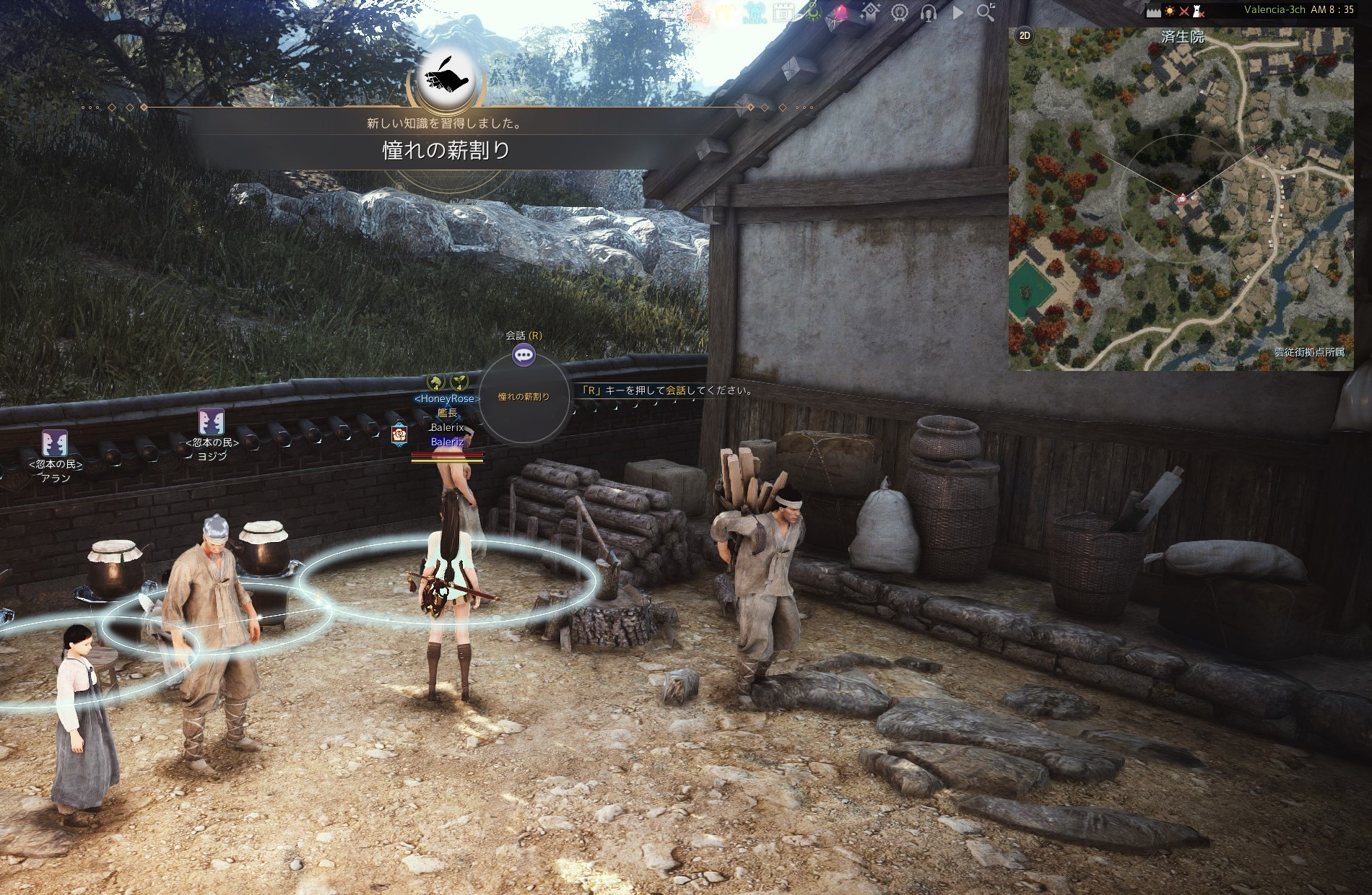1372x895 pixels.
Task: Click the purple speech bubble conversation icon
Action: pos(524,354)
